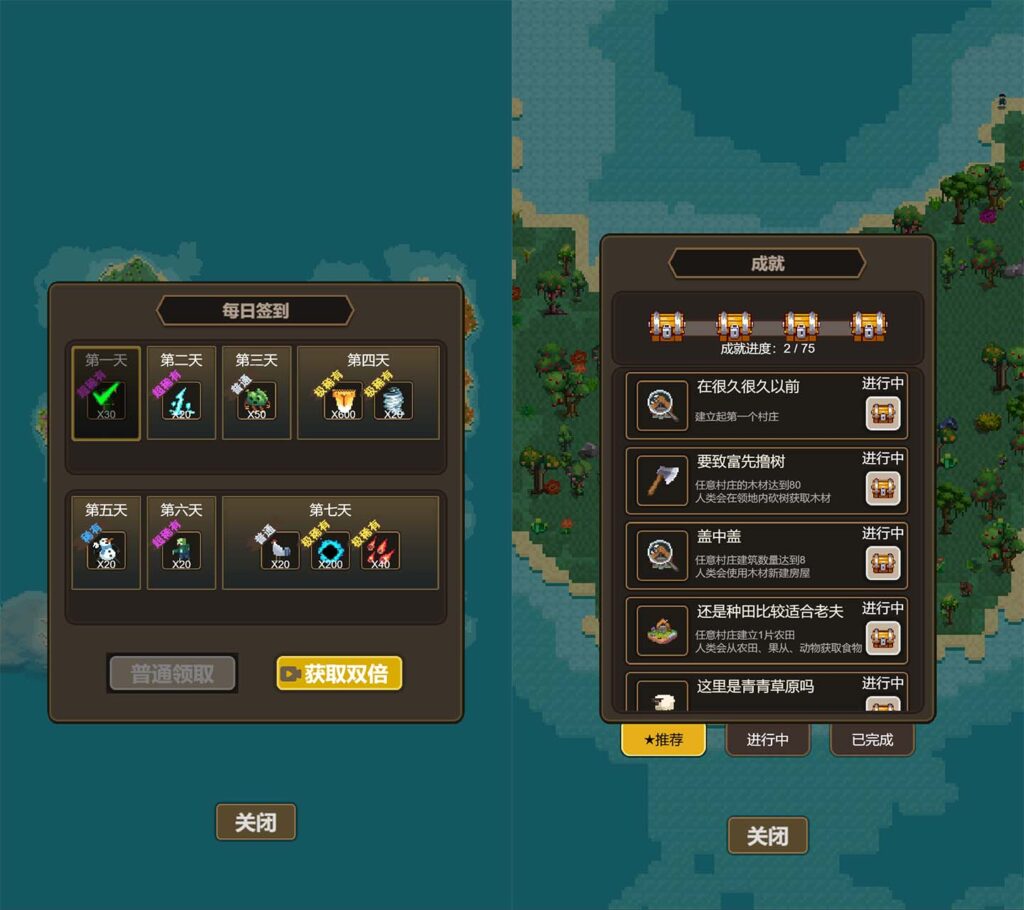
Task: Close the 每日签到 daily sign-in panel
Action: click(x=256, y=822)
